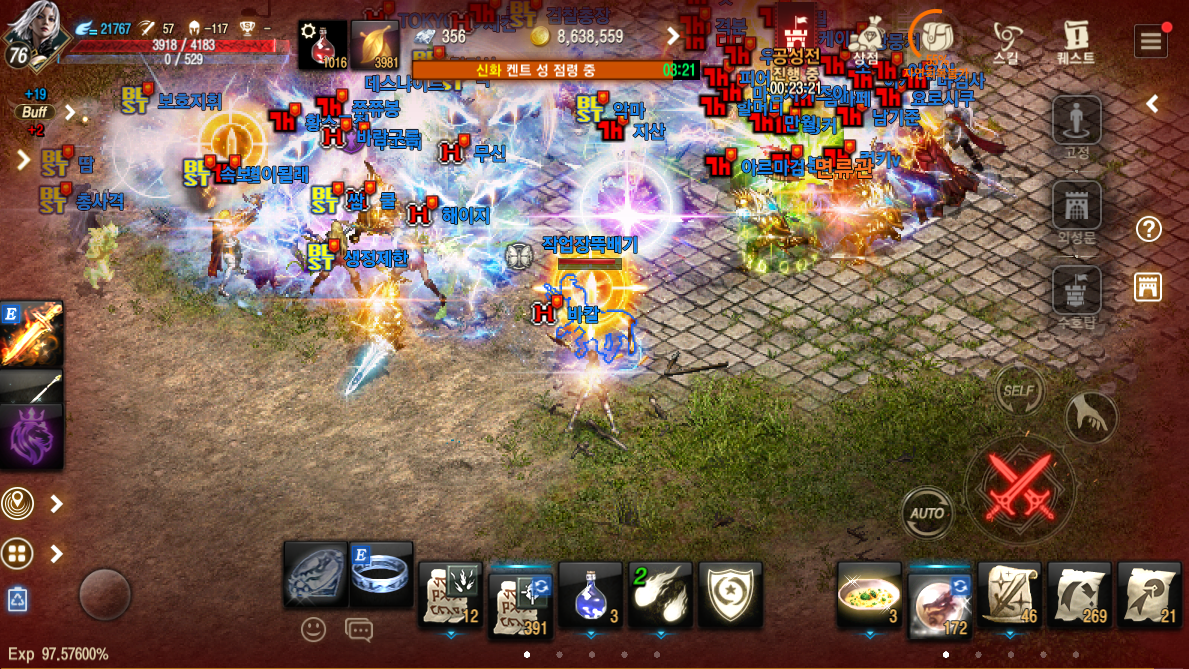Open the inventory bag icon
Screen dimensions: 1189x669
(933, 37)
